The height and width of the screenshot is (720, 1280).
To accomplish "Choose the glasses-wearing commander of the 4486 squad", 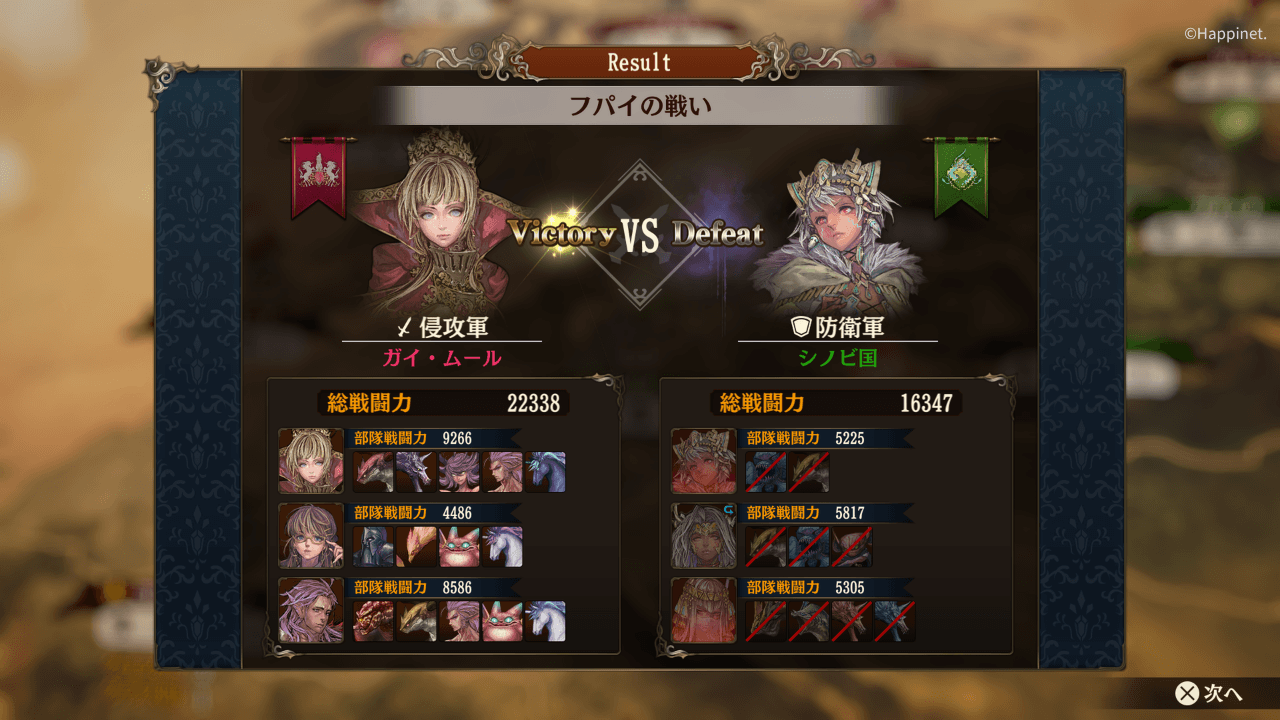I will (311, 535).
